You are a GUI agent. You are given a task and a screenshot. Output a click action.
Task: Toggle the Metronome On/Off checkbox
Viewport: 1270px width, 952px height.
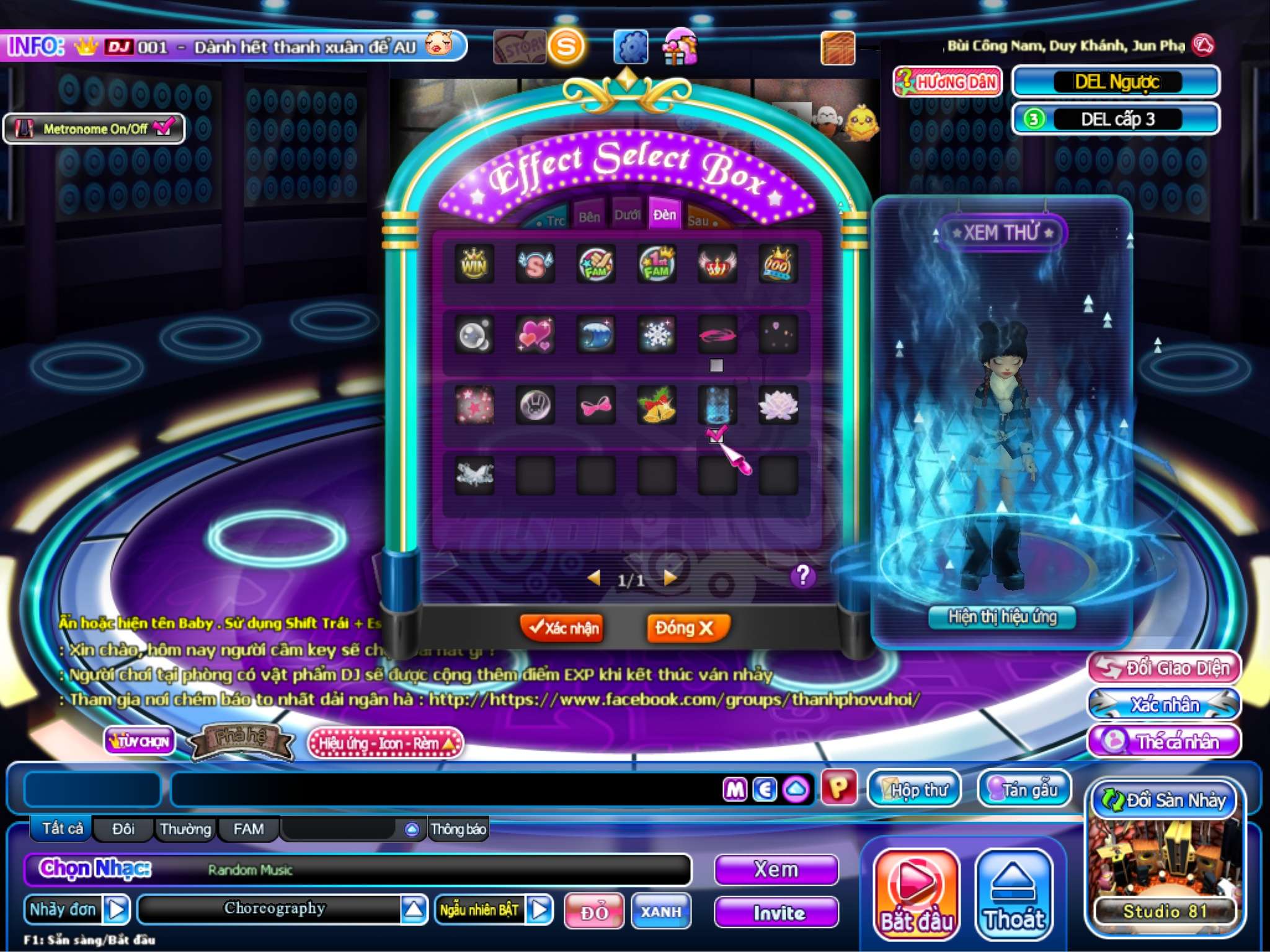164,128
